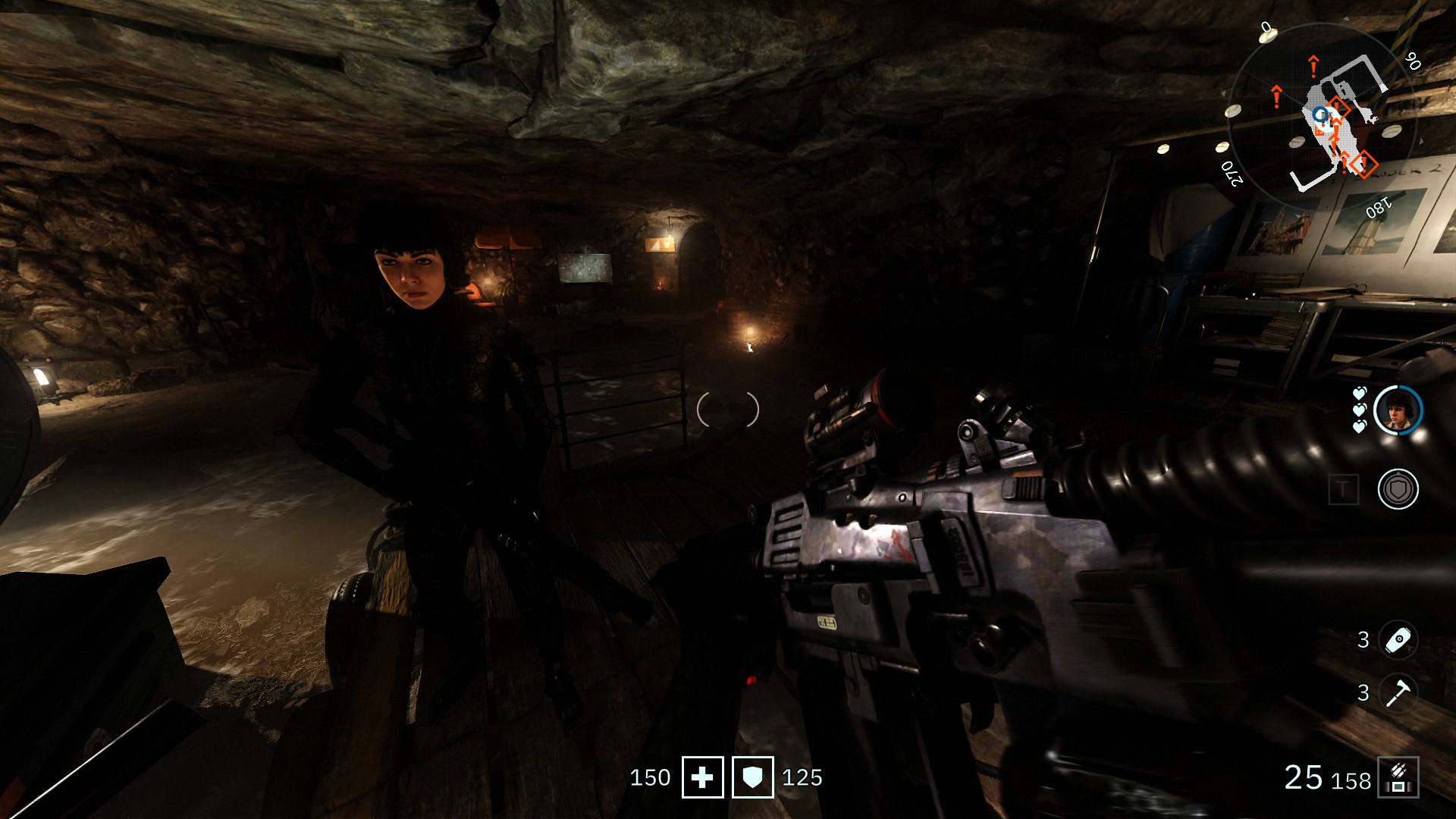This screenshot has height=819, width=1456.
Task: Select the partner character portrait
Action: (1398, 410)
